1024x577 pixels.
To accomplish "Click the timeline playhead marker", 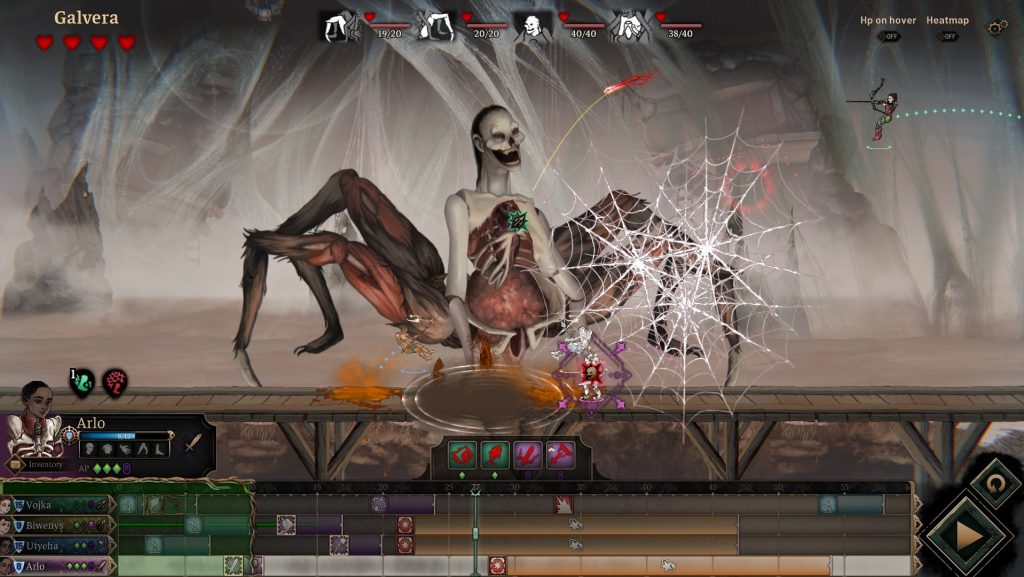I will [475, 491].
